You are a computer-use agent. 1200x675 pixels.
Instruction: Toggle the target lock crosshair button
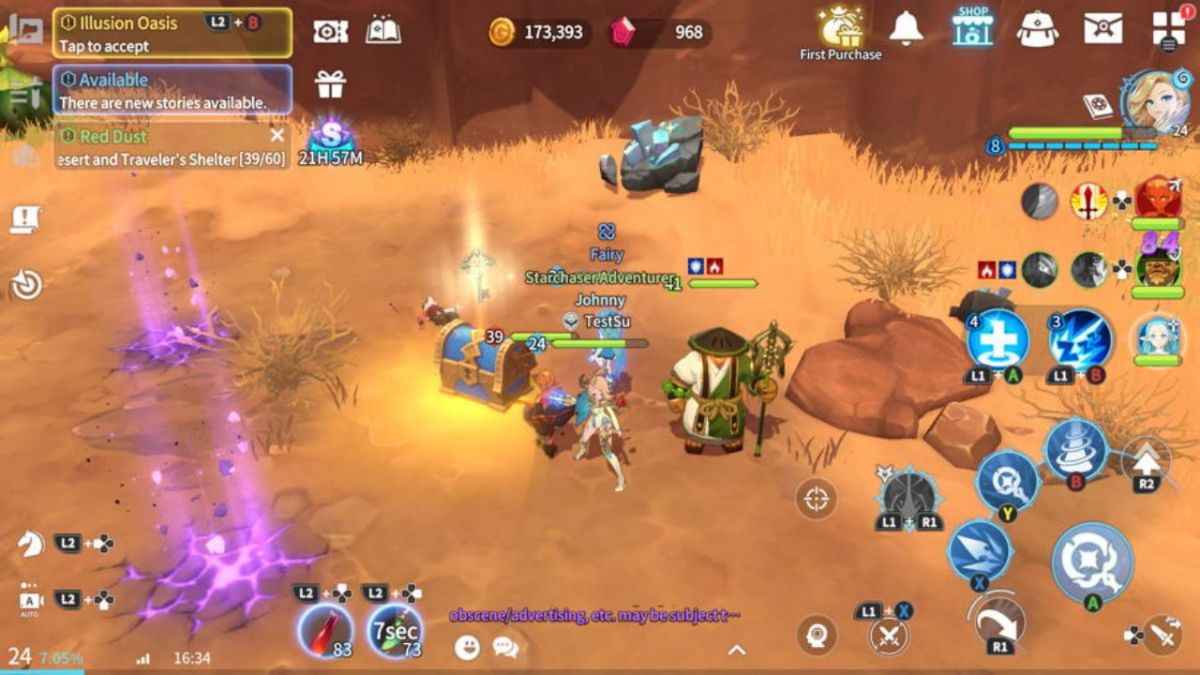tap(816, 498)
